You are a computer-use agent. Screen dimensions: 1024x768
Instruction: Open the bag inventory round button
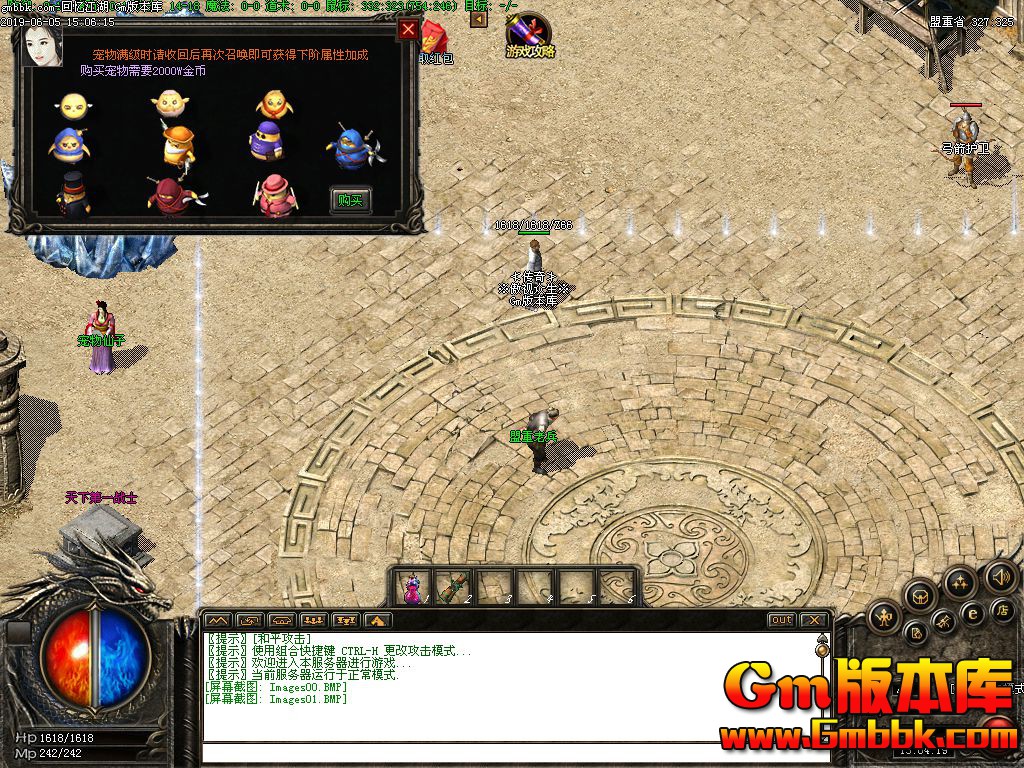point(919,596)
